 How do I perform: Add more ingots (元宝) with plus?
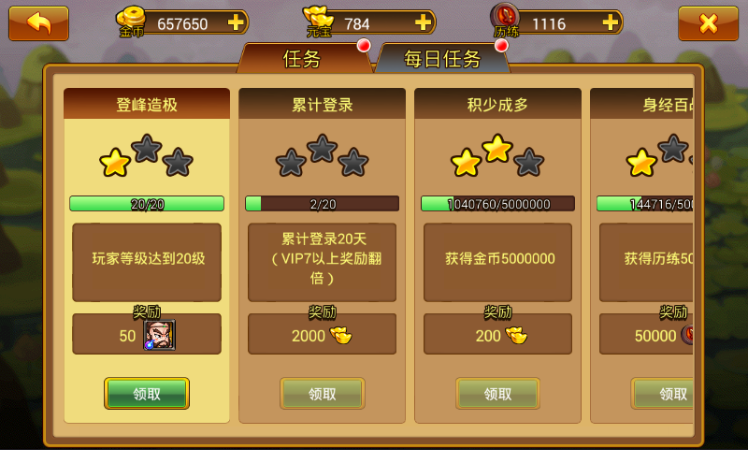[423, 22]
